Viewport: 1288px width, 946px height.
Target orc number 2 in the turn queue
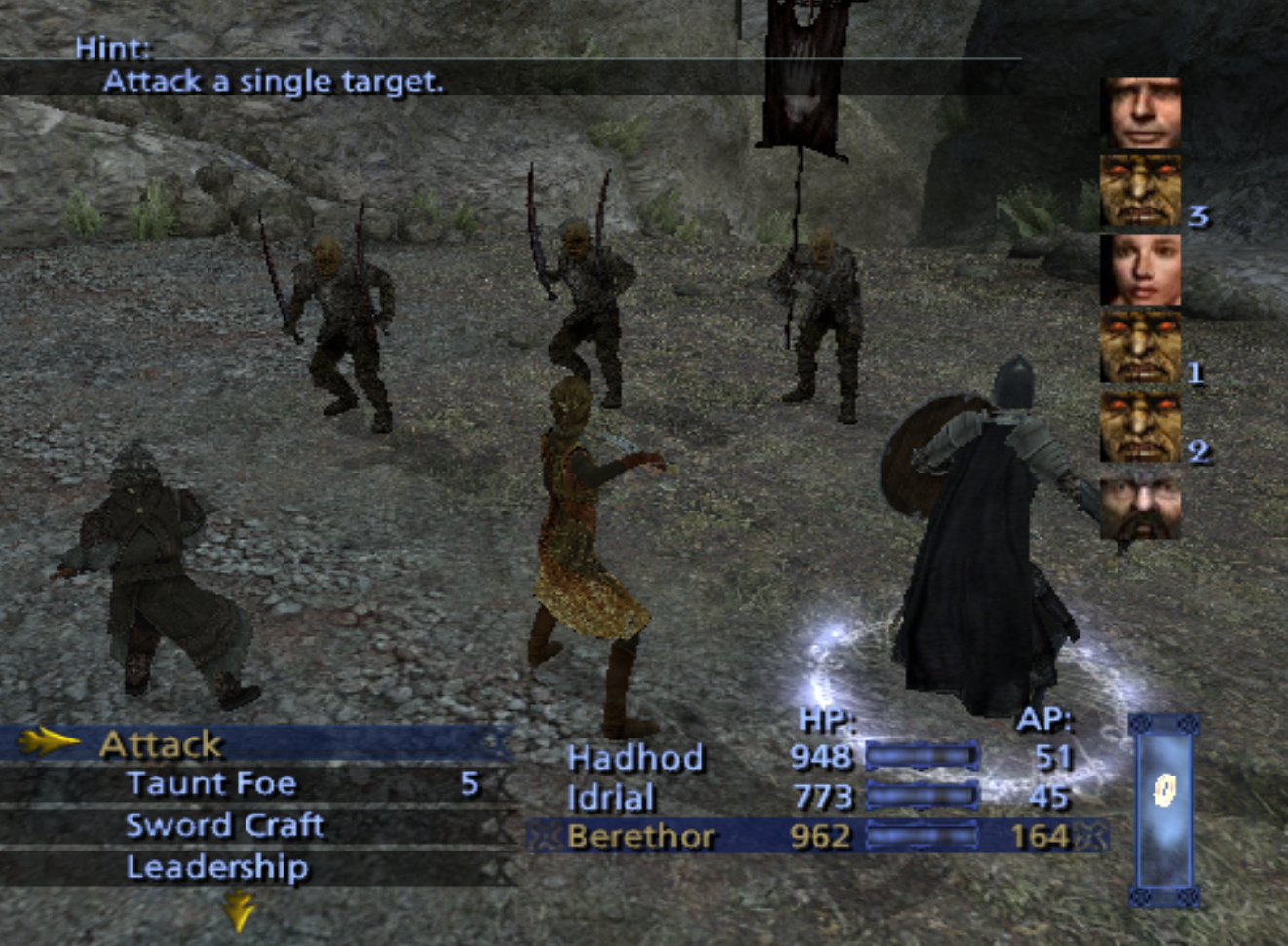point(1140,426)
